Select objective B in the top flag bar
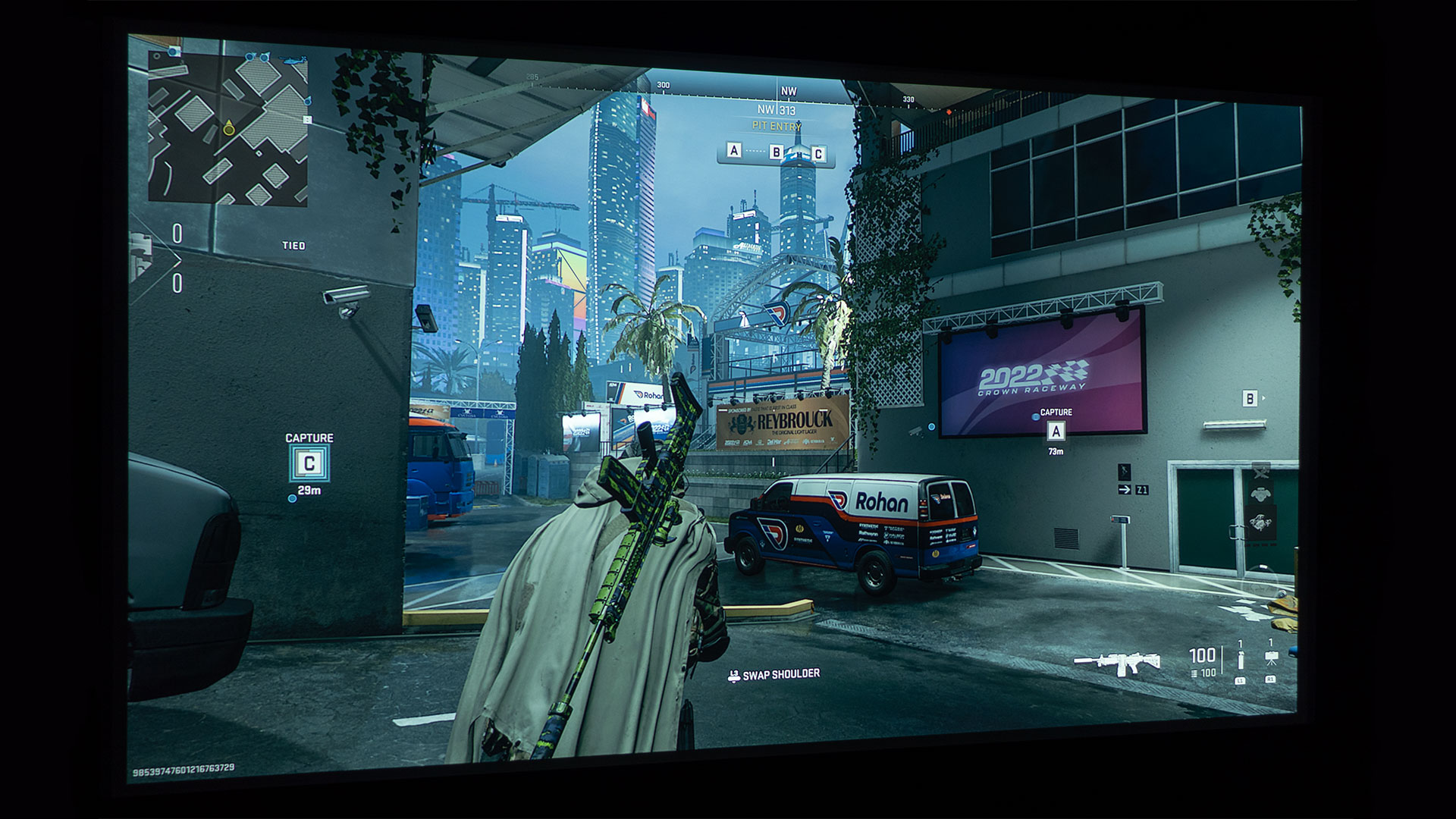This screenshot has height=819, width=1456. tap(776, 152)
